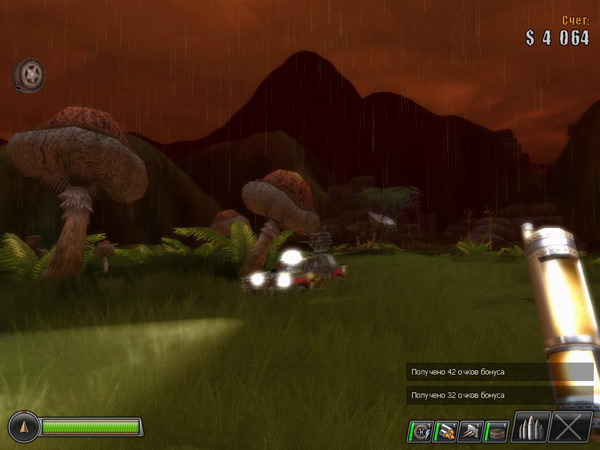Image resolution: width=600 pixels, height=450 pixels.
Task: Choose the rocket launcher weapon slot
Action: click(446, 431)
